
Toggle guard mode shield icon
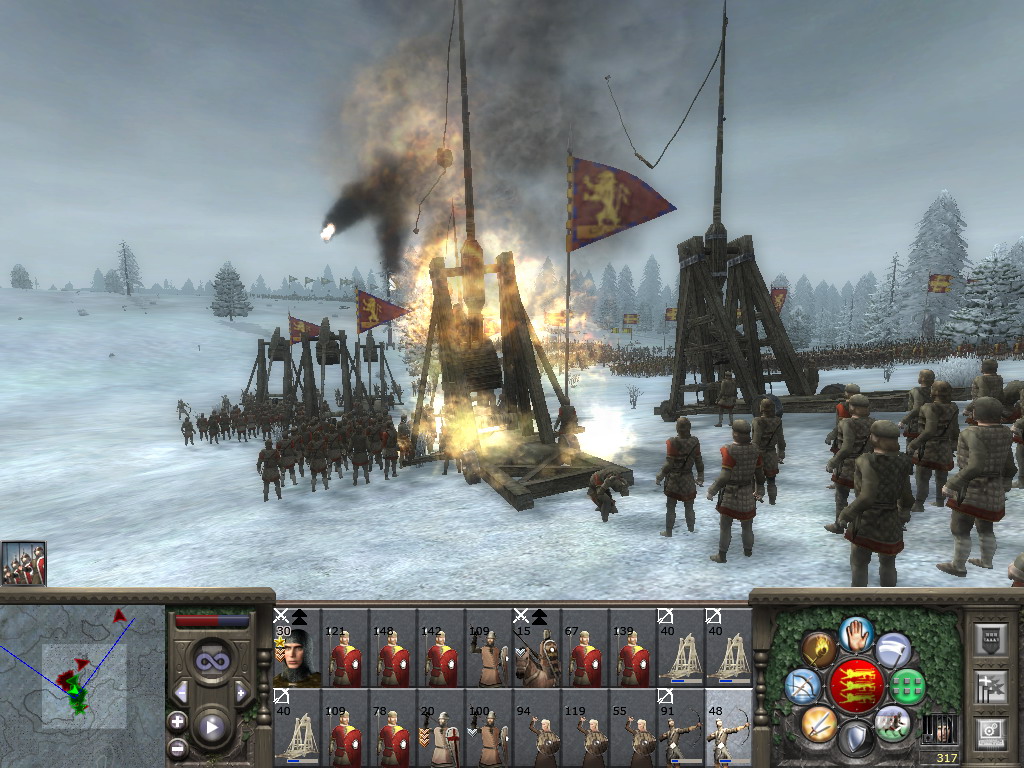click(x=855, y=739)
